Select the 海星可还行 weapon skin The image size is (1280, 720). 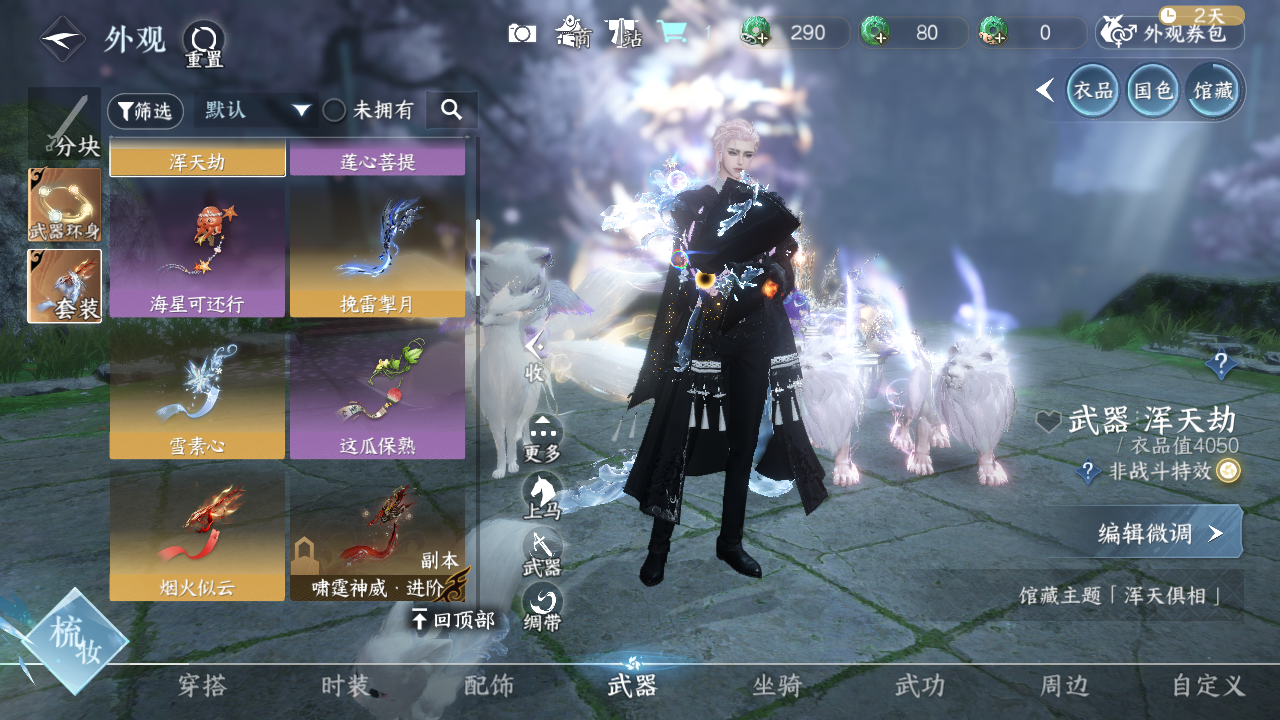coord(197,252)
